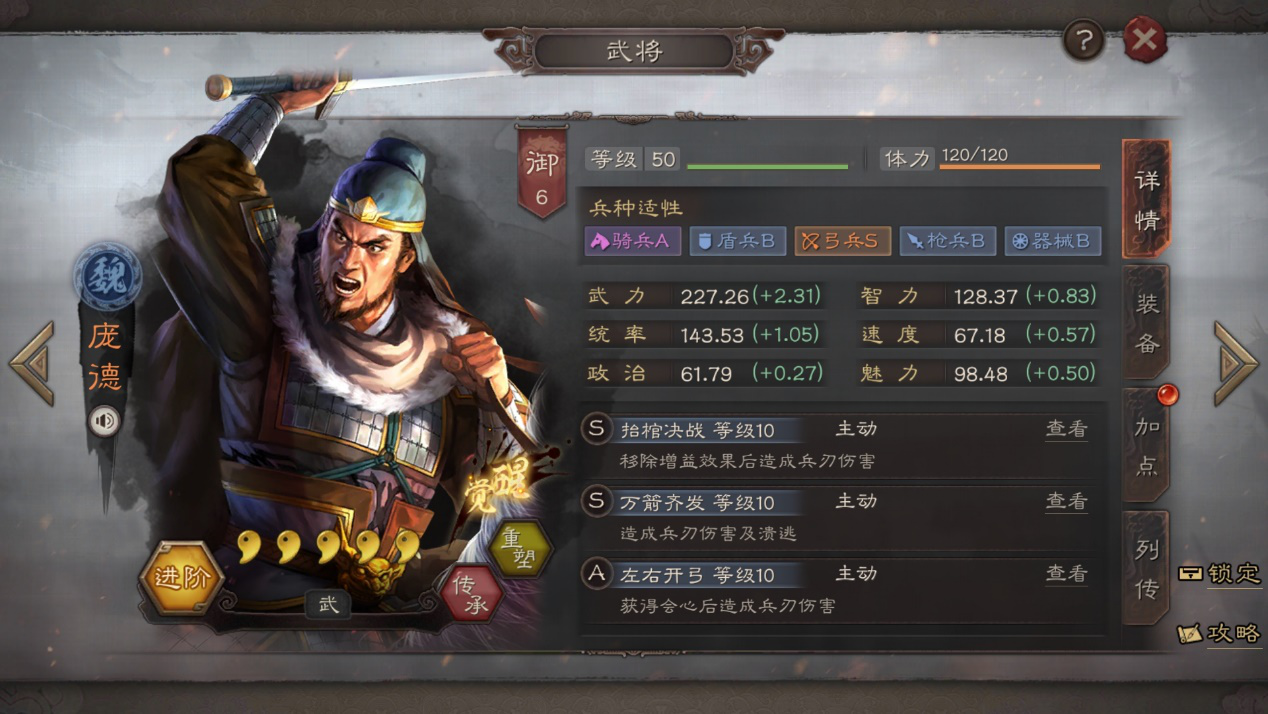Switch to the 详情 details tab

[x=1146, y=199]
